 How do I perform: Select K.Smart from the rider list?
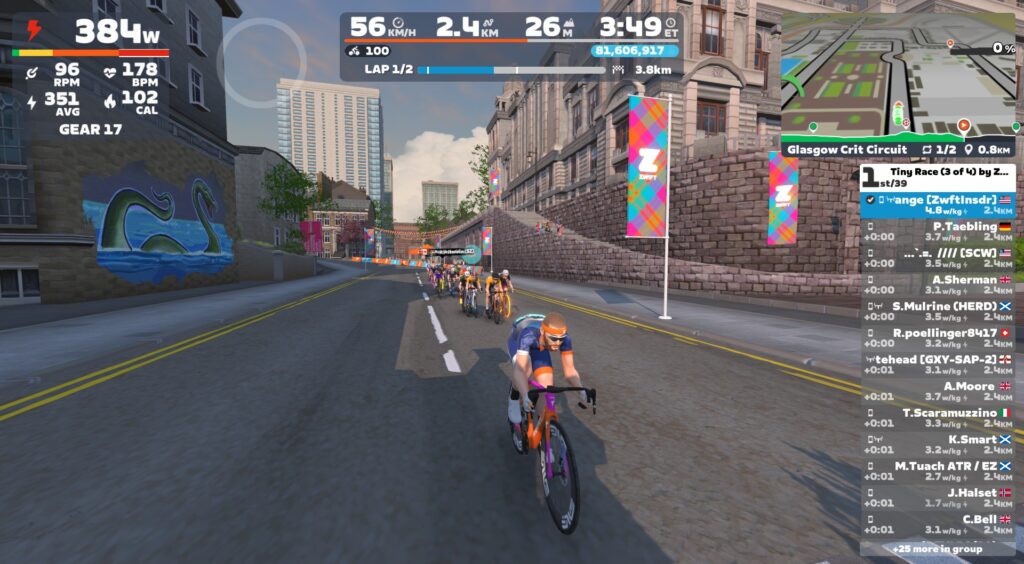coord(938,443)
